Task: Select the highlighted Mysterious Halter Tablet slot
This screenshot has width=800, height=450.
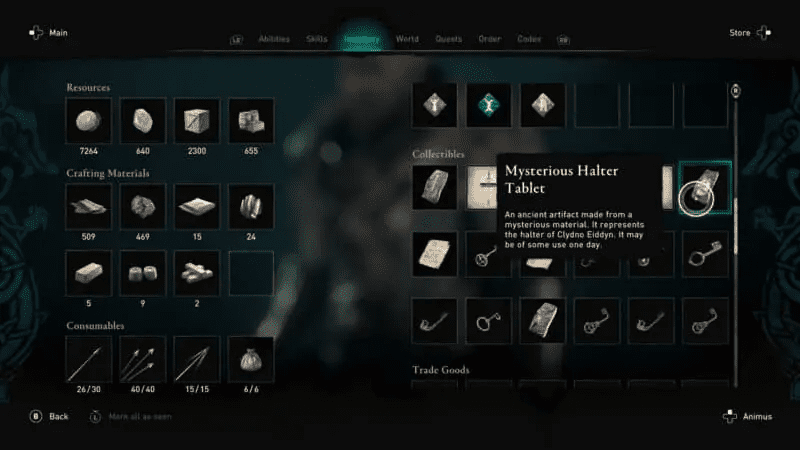Action: pyautogui.click(x=705, y=187)
